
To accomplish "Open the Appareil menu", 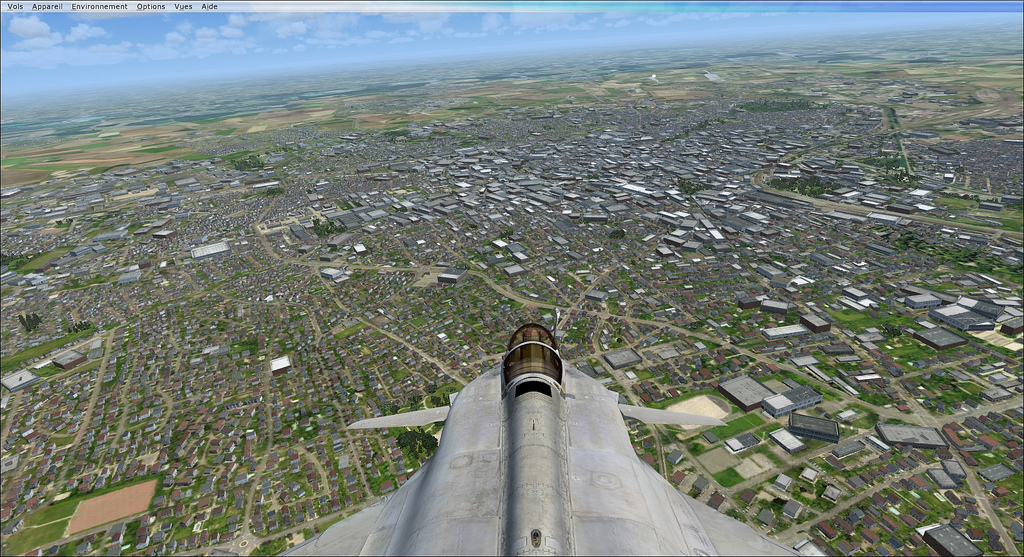I will tap(47, 6).
